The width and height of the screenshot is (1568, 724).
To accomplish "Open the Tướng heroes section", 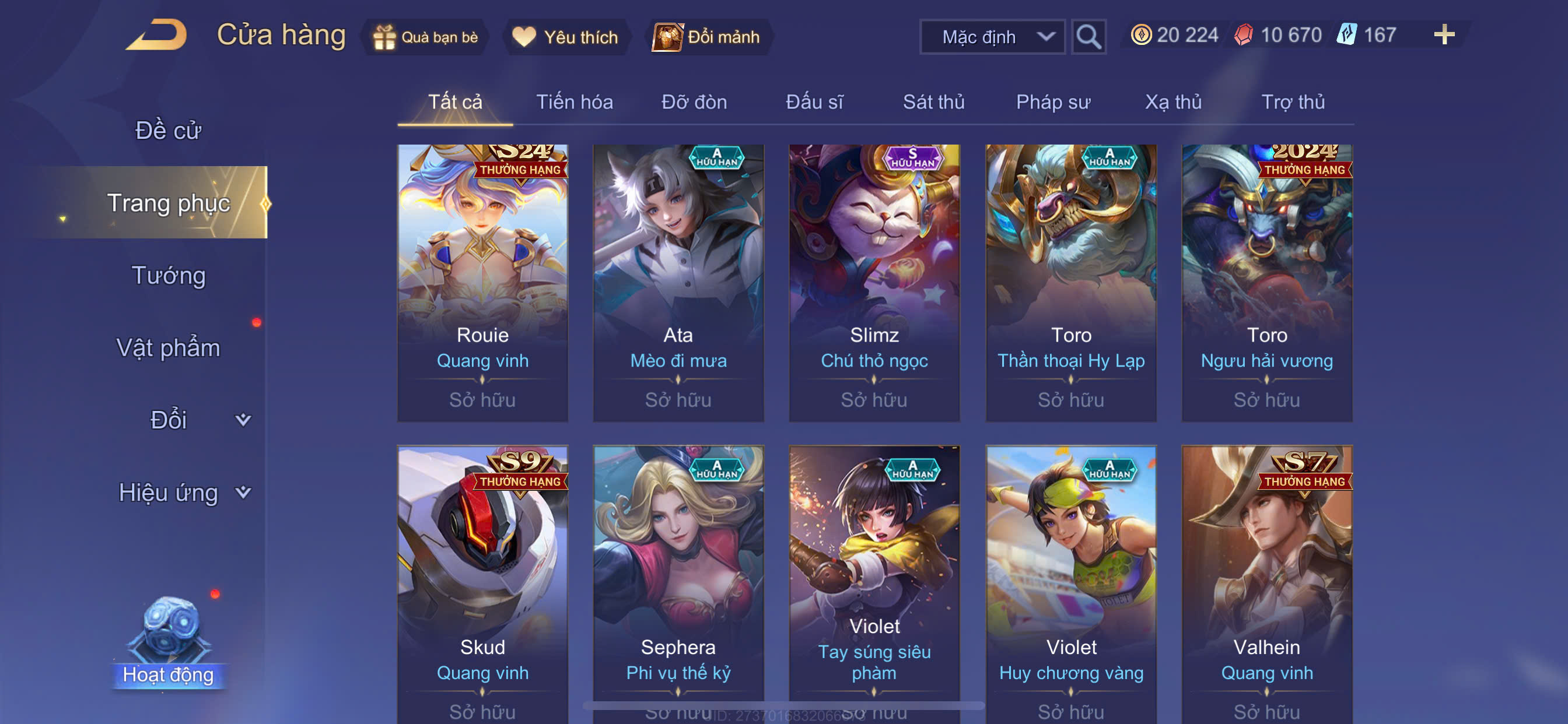I will point(169,275).
